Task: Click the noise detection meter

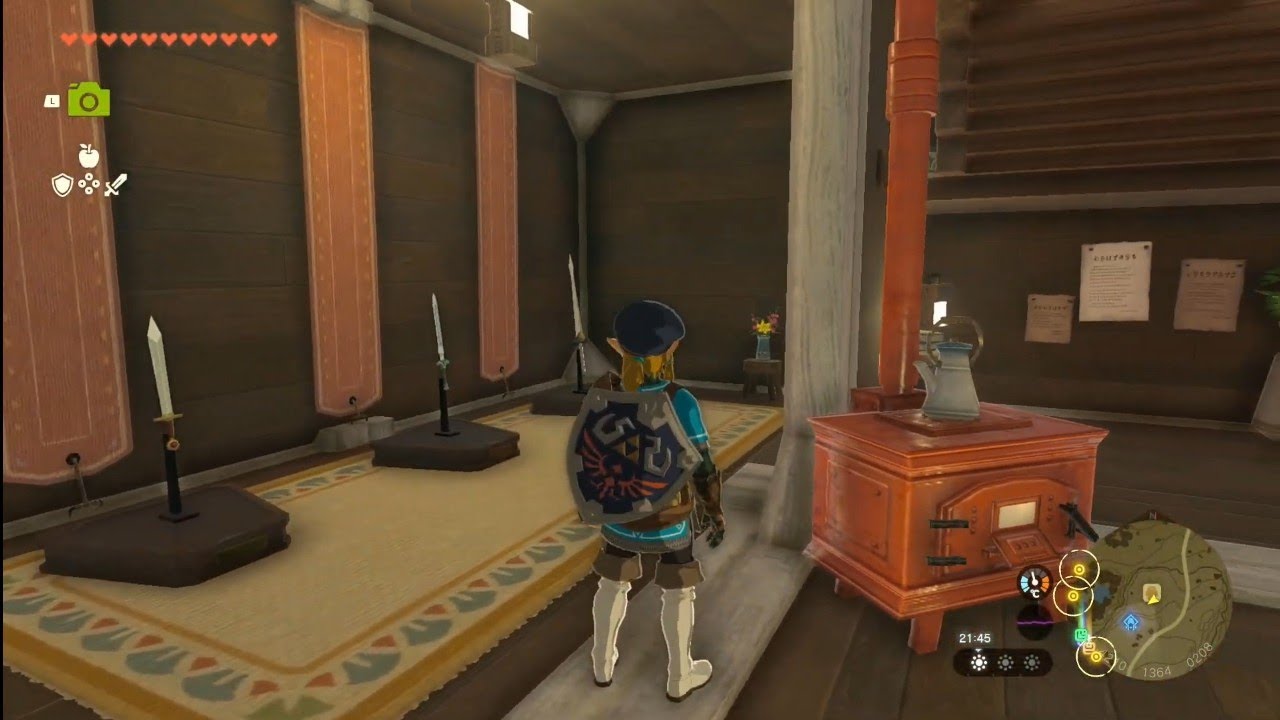Action: (1034, 622)
